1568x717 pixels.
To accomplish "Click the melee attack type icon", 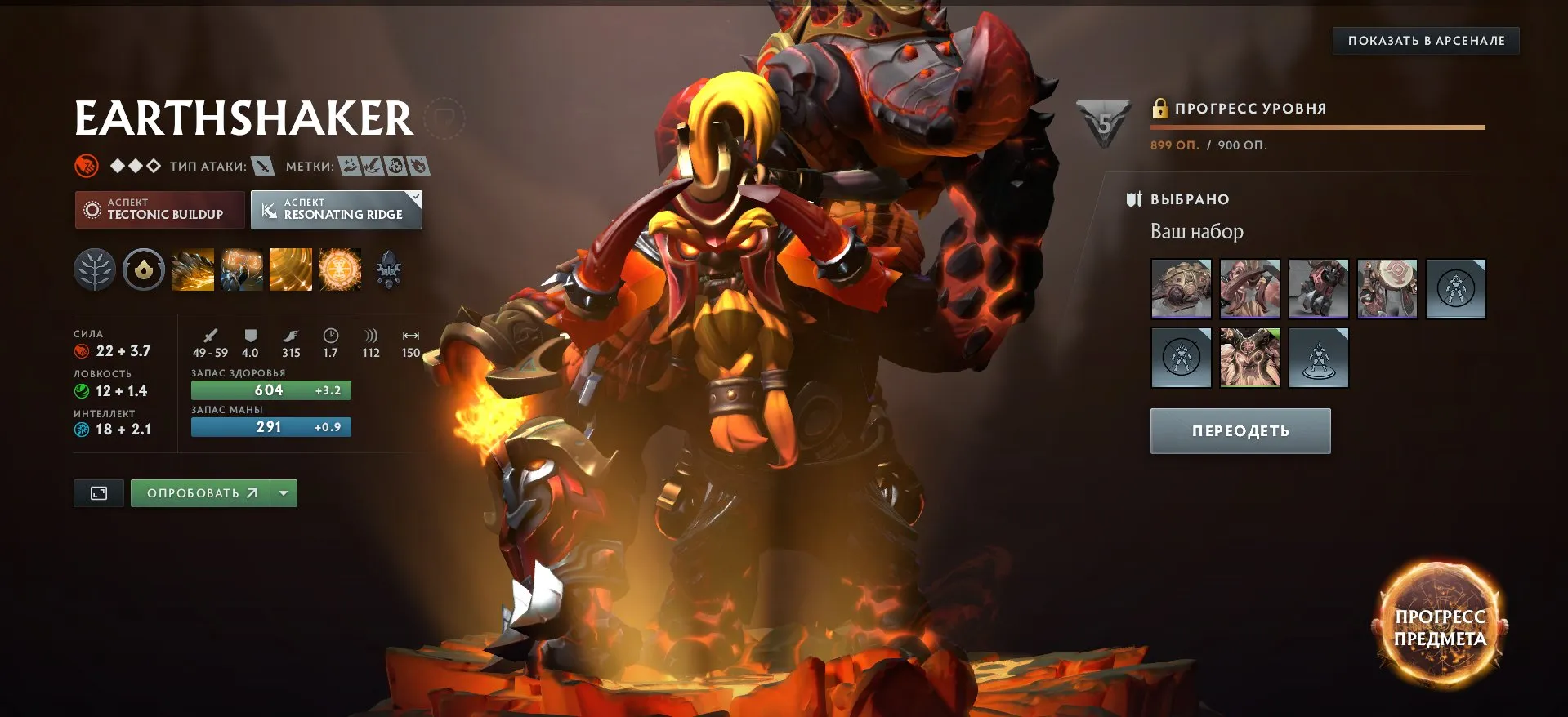I will pos(261,166).
